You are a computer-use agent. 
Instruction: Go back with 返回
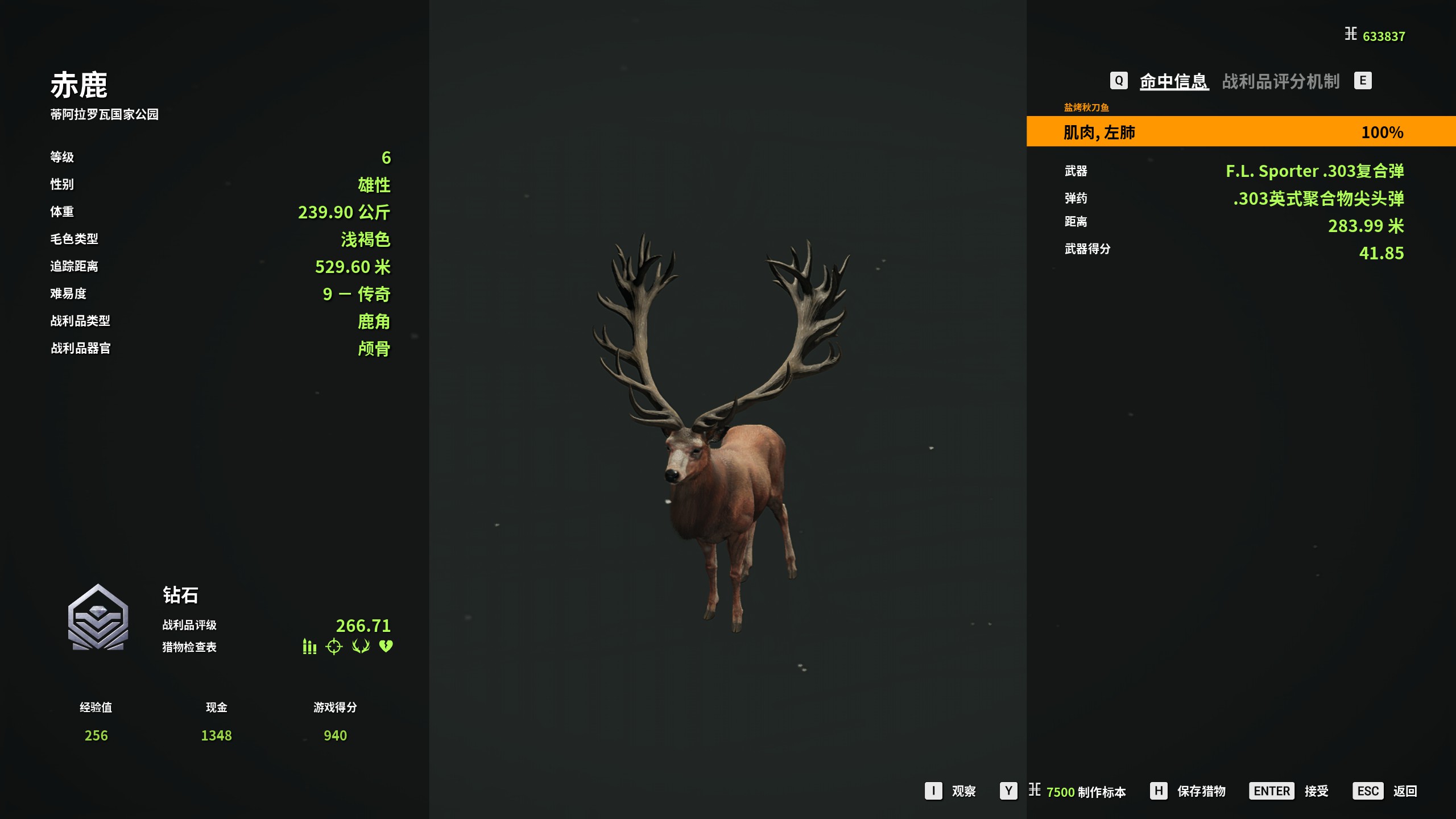tap(1404, 791)
